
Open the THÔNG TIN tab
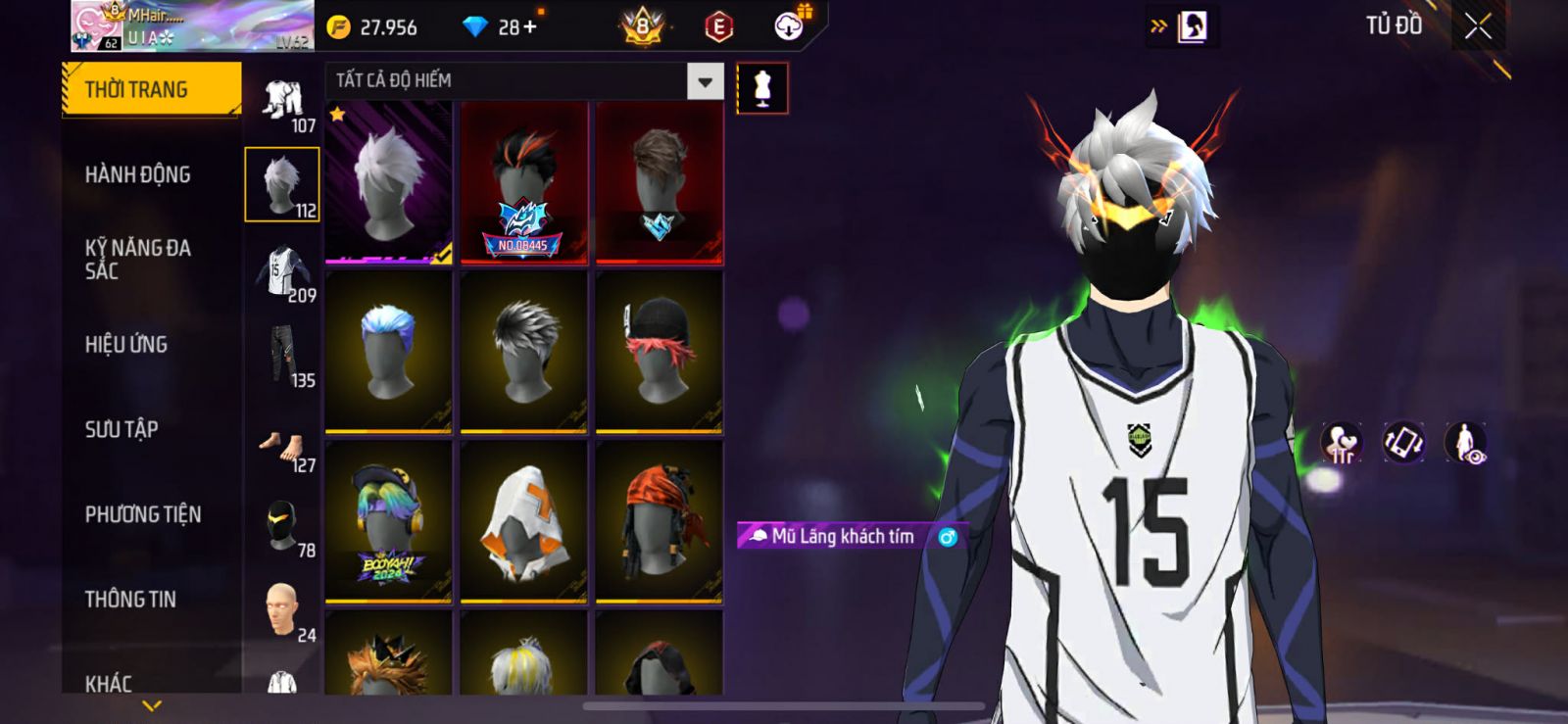pyautogui.click(x=130, y=600)
